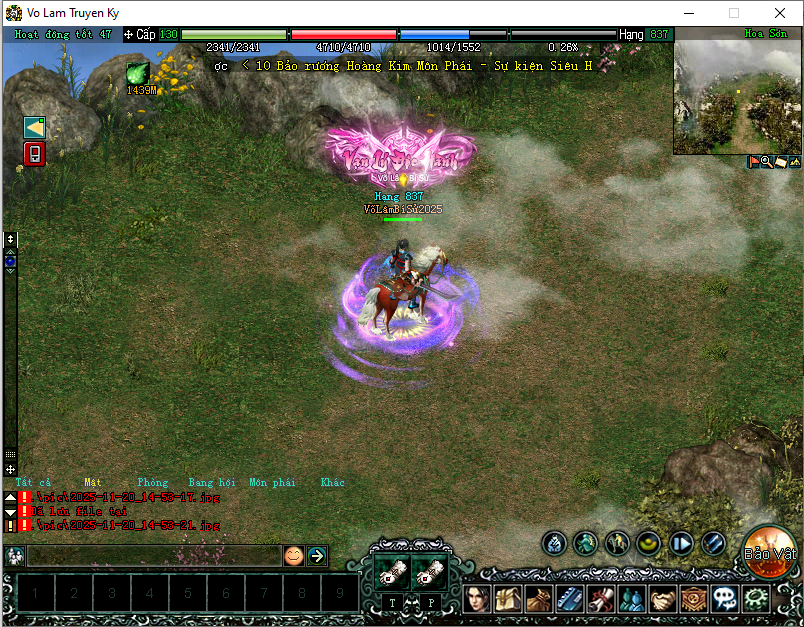Switch chat to the Môn phái tab
Viewport: 804px width, 627px height.
[x=272, y=482]
